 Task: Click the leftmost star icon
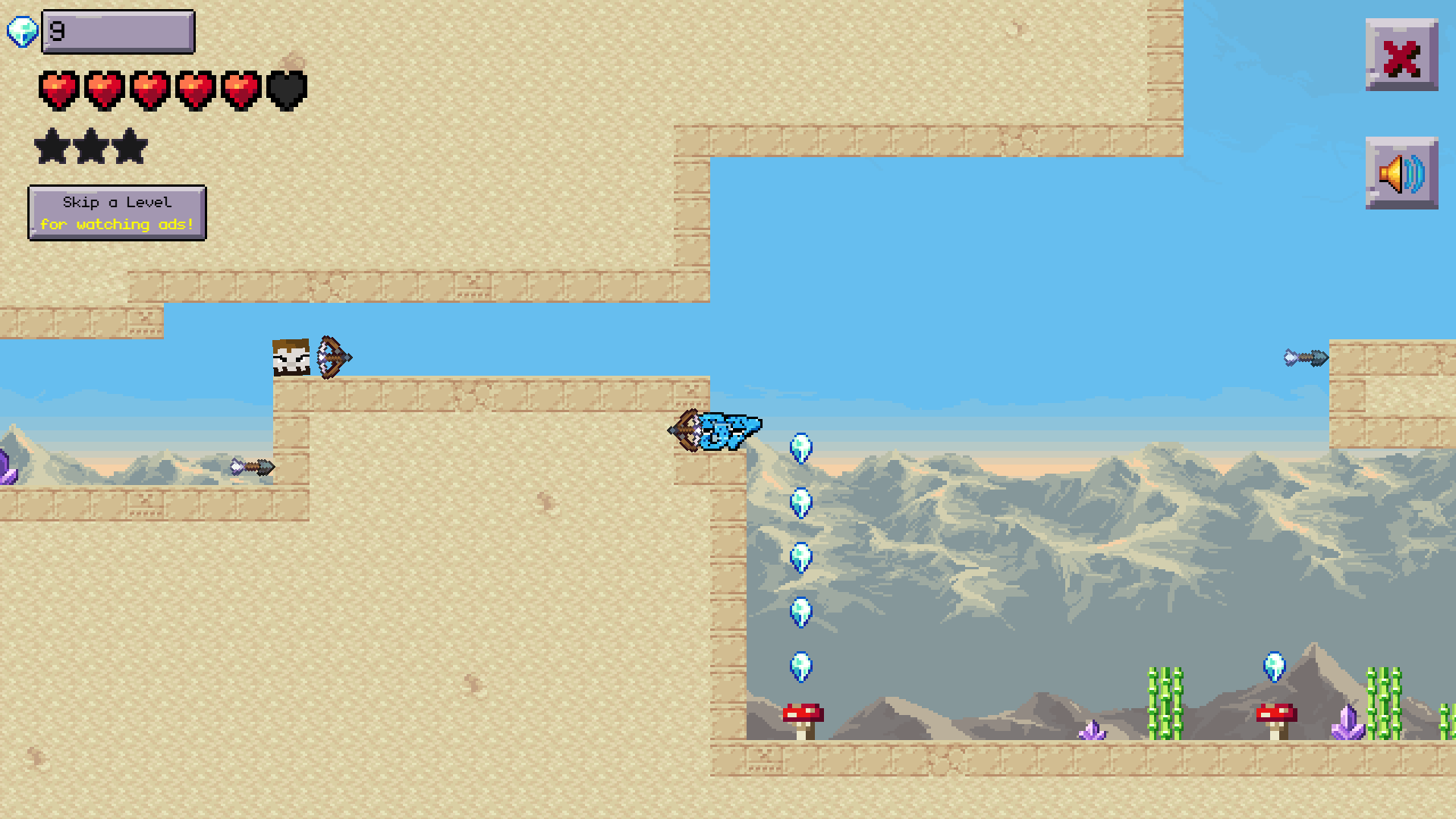click(x=52, y=146)
